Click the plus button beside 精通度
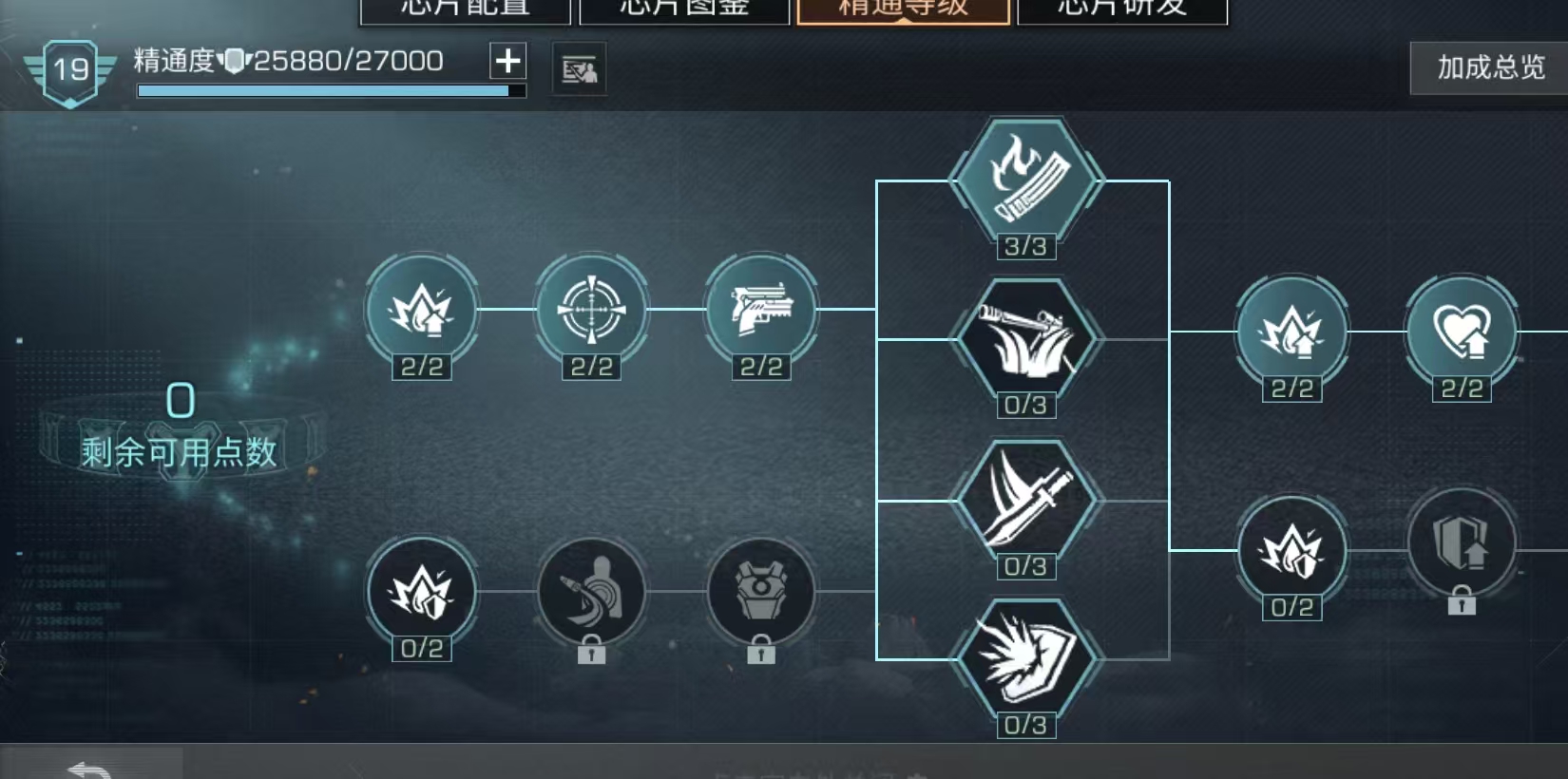1568x779 pixels. pos(507,61)
